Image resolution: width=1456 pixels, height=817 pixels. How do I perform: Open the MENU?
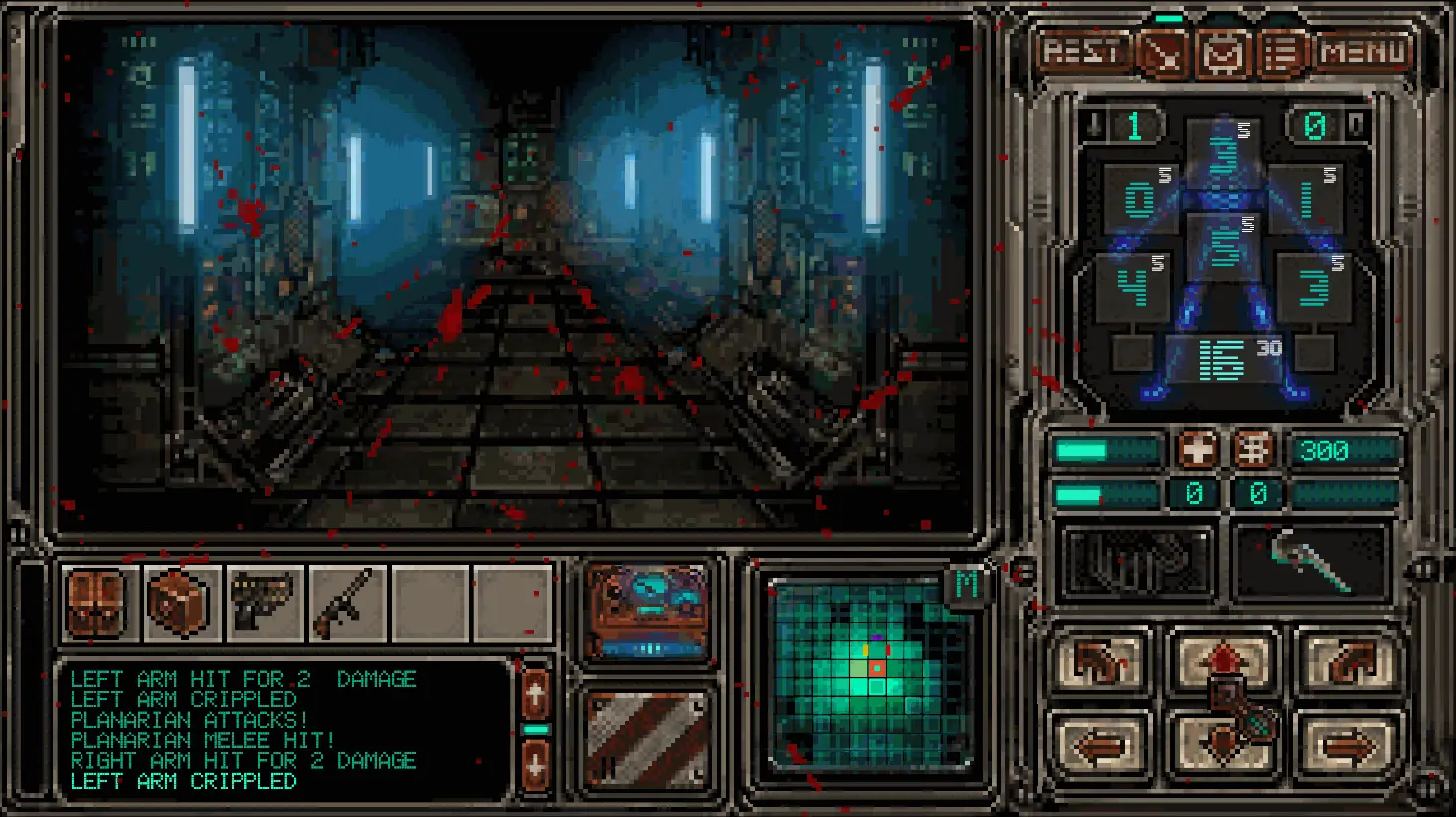1364,52
